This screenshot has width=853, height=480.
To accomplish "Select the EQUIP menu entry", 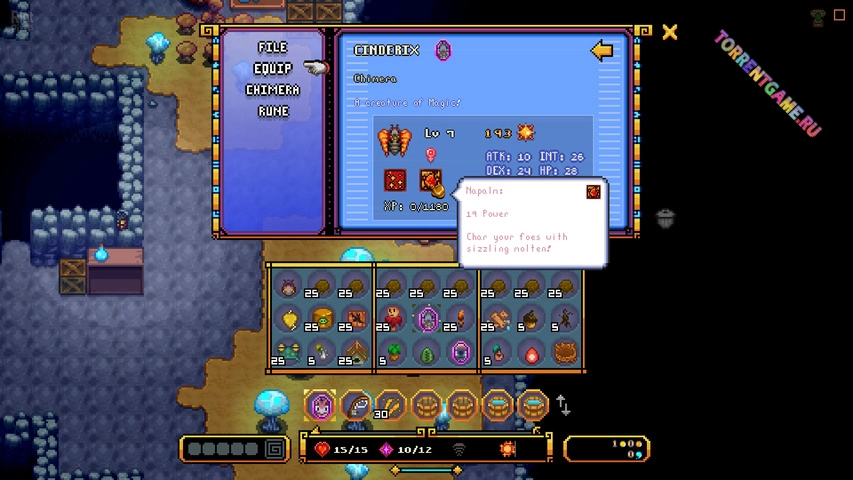I will pyautogui.click(x=272, y=68).
